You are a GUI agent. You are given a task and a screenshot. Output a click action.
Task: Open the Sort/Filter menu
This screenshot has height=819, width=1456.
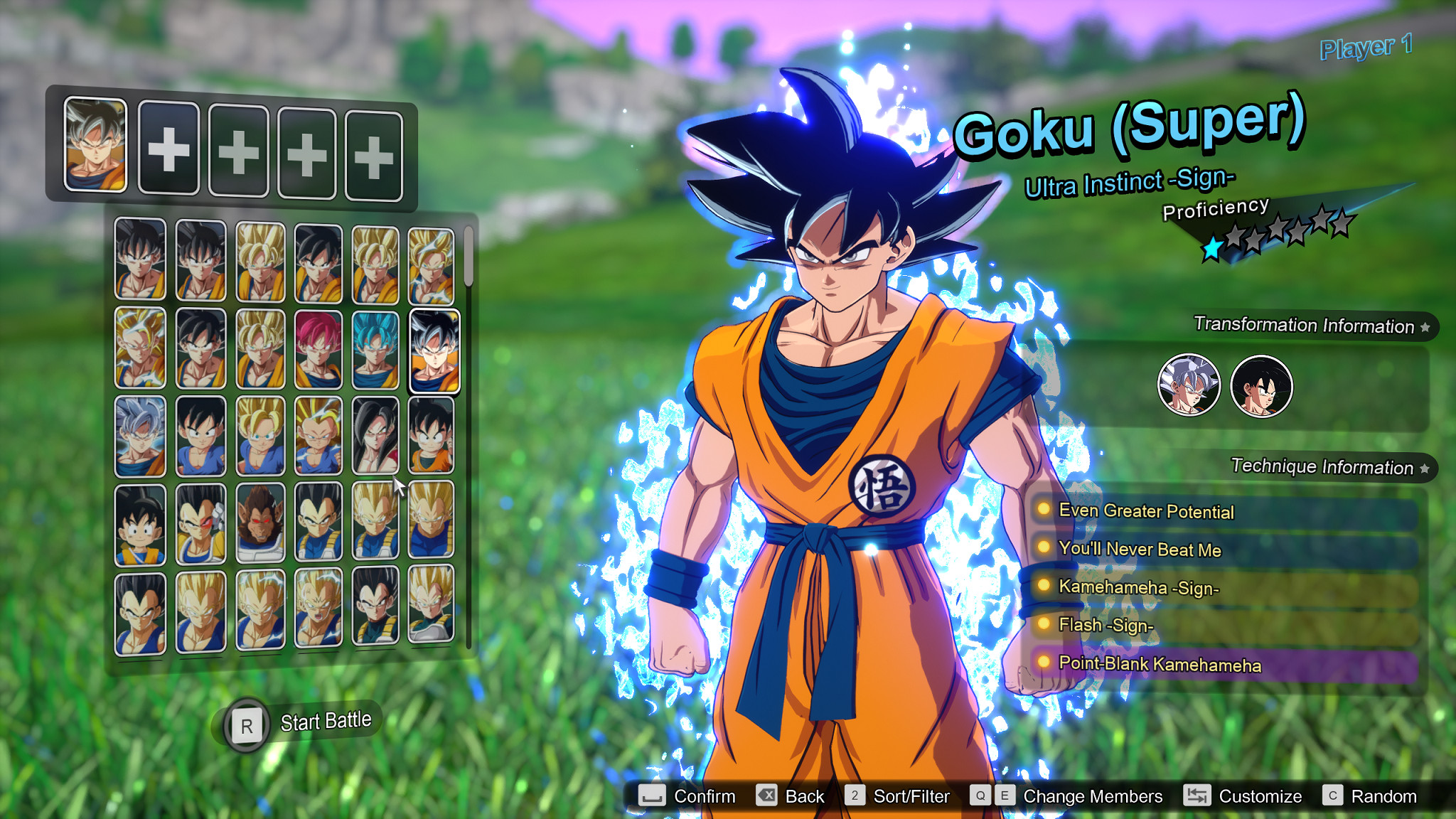tap(913, 796)
